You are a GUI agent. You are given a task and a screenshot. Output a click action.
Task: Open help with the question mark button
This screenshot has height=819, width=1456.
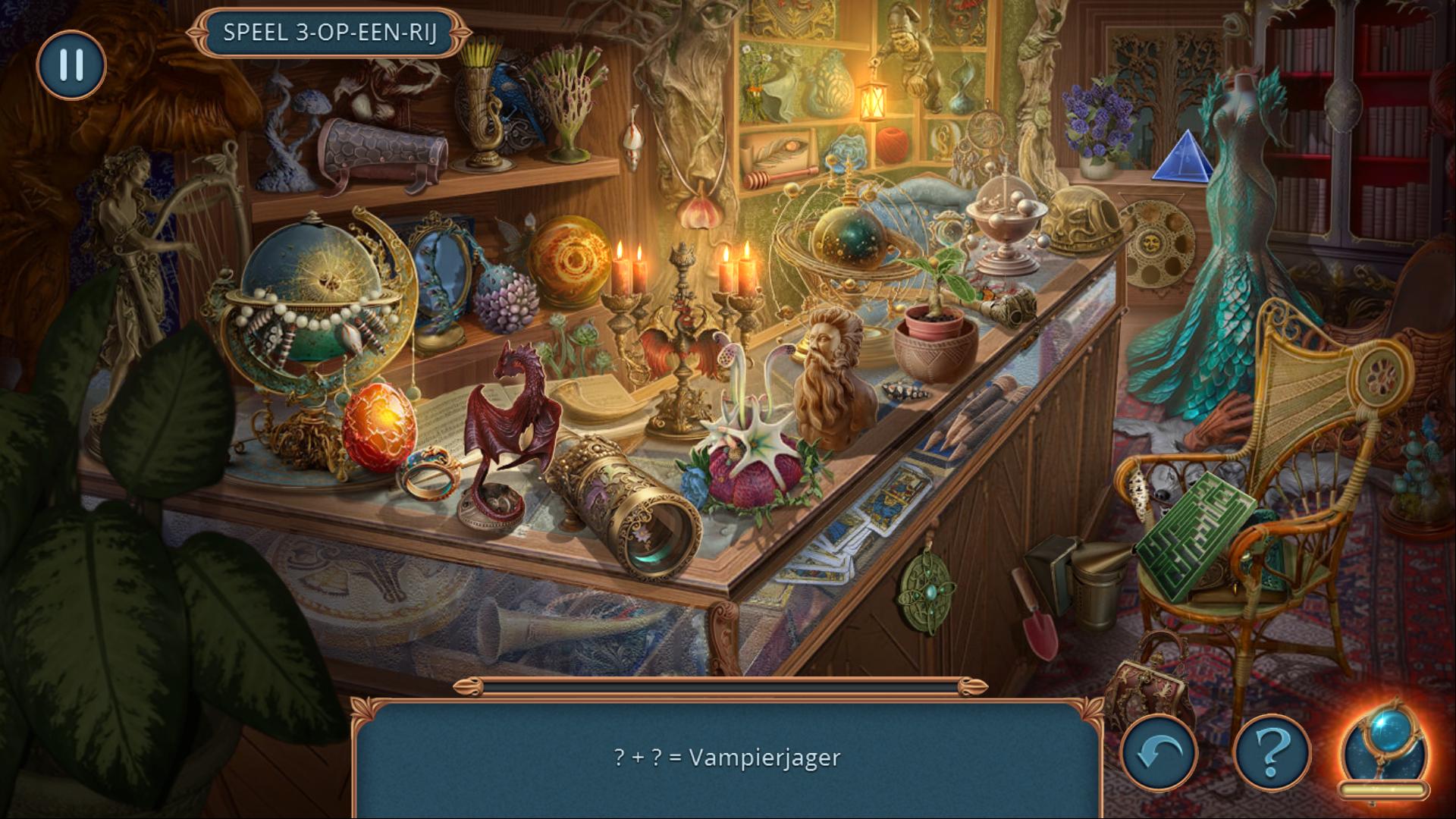(x=1272, y=753)
